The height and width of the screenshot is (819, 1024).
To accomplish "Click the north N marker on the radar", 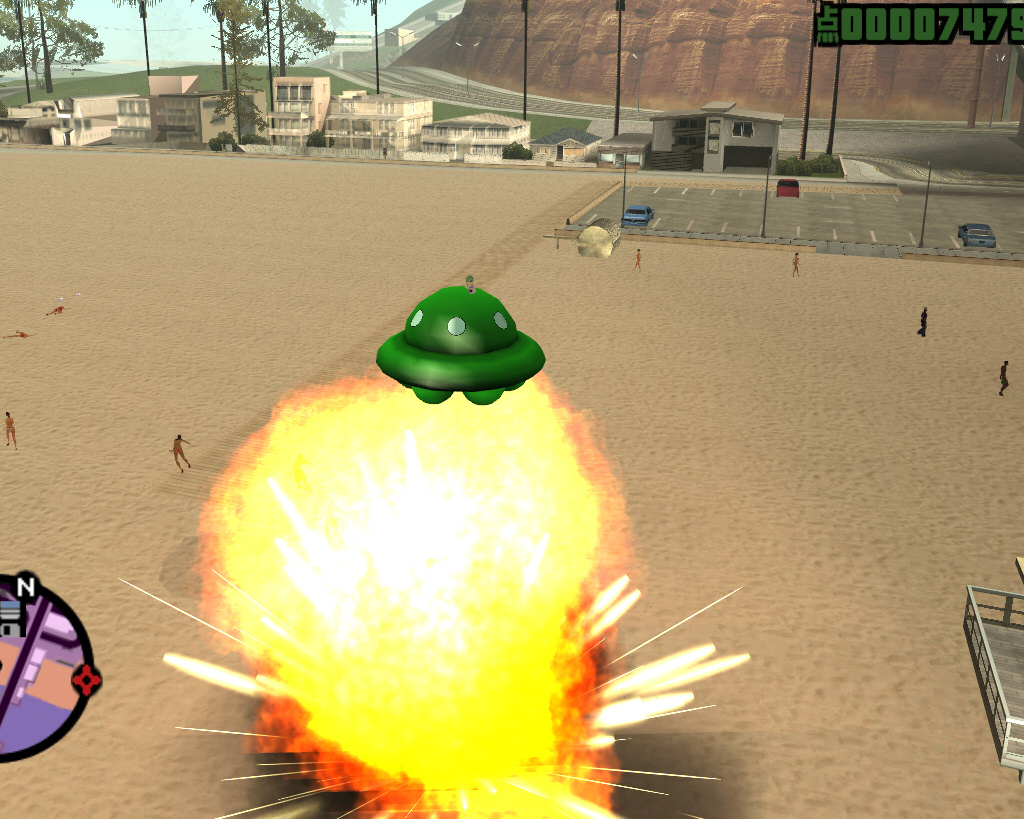I will (26, 586).
